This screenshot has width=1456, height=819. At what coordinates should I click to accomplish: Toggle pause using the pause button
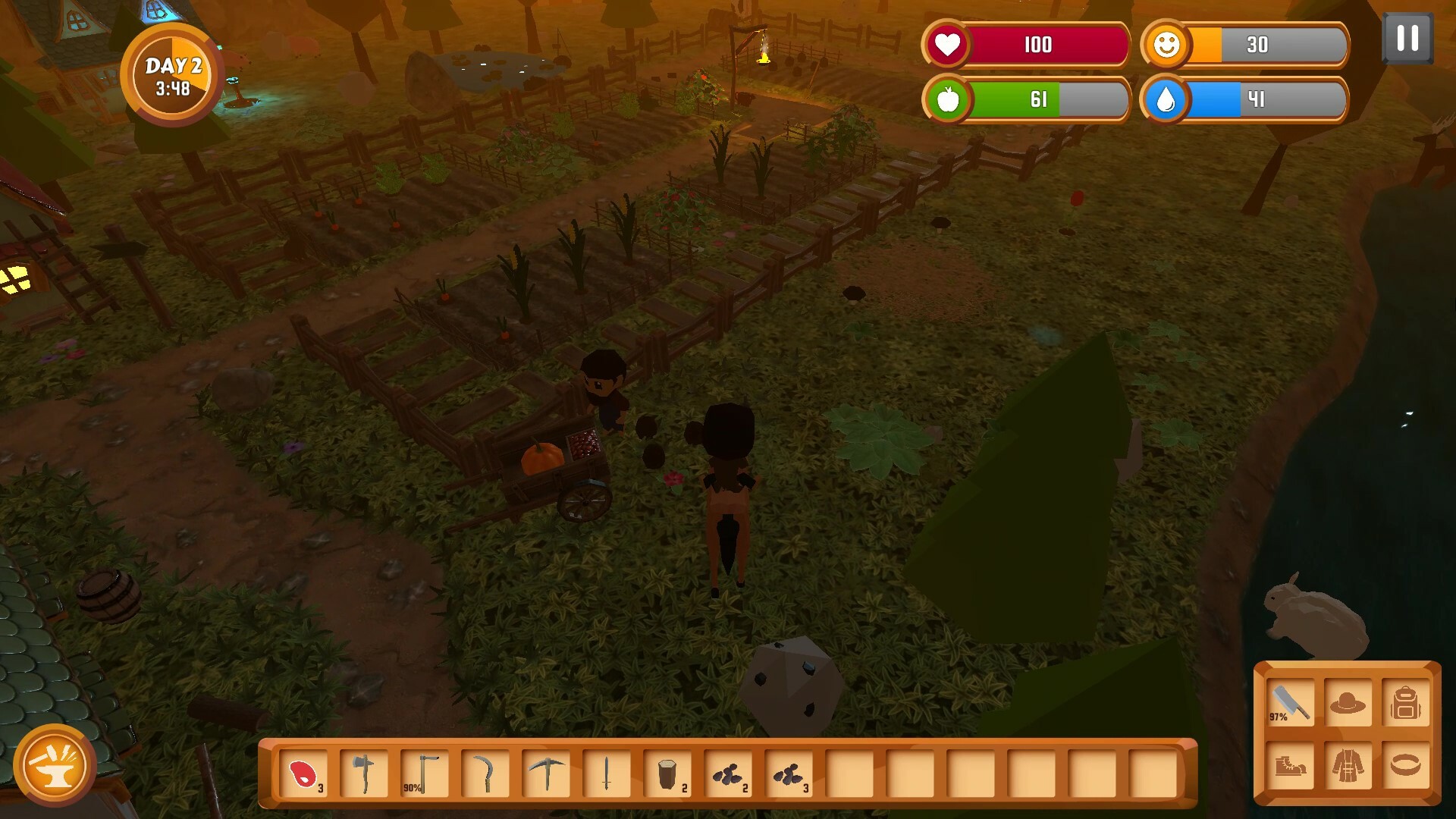pyautogui.click(x=1409, y=36)
